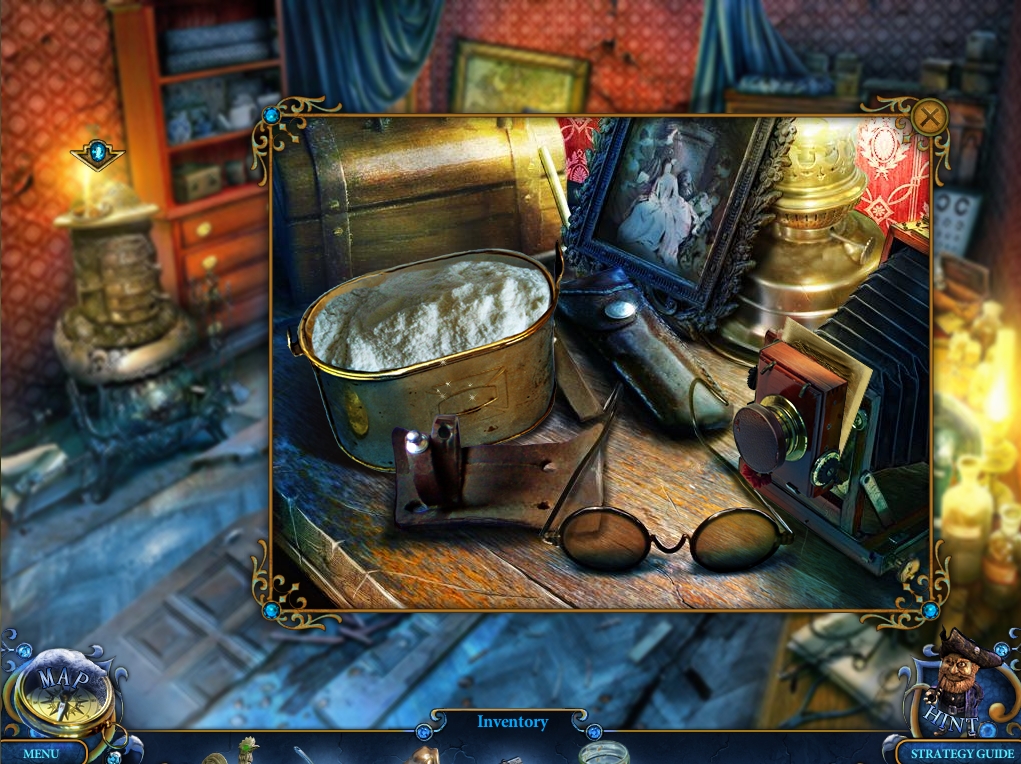Open the compass Map
The width and height of the screenshot is (1021, 764).
coord(60,692)
